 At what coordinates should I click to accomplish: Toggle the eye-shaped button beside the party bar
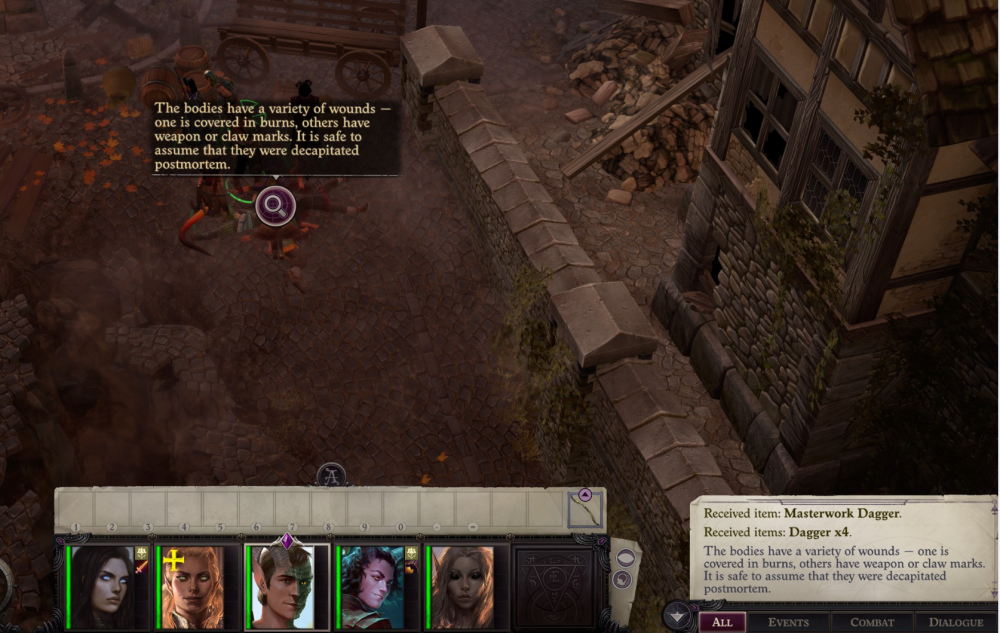click(625, 558)
